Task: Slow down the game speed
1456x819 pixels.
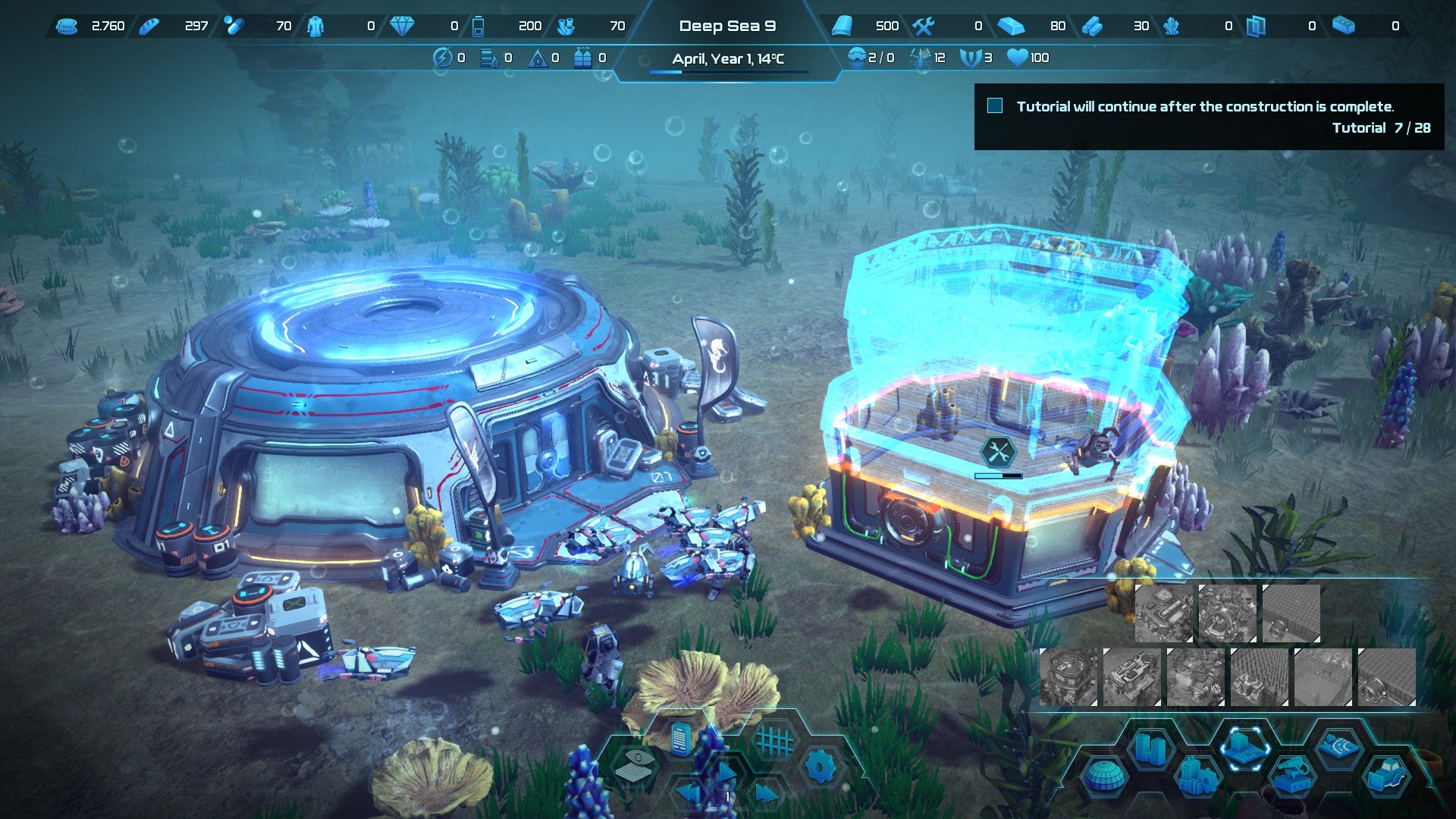Action: [689, 795]
